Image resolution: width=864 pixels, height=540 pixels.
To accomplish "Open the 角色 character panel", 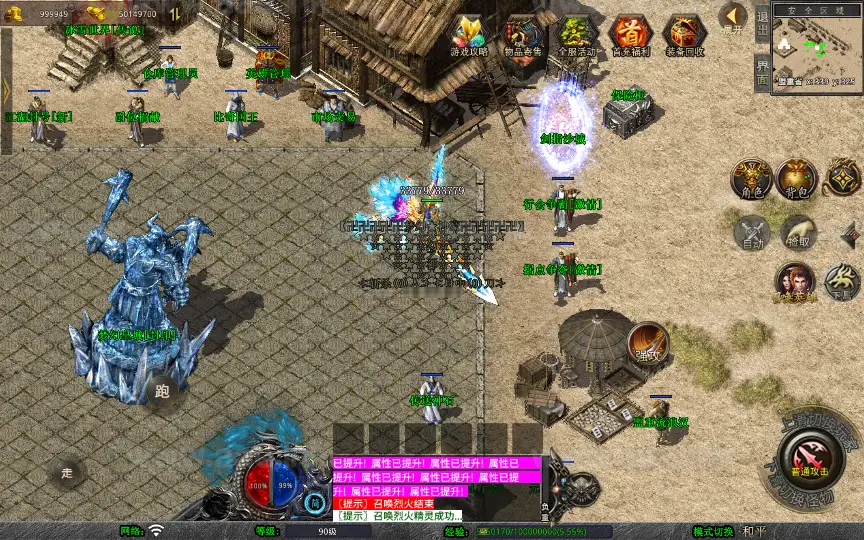I will coord(751,178).
